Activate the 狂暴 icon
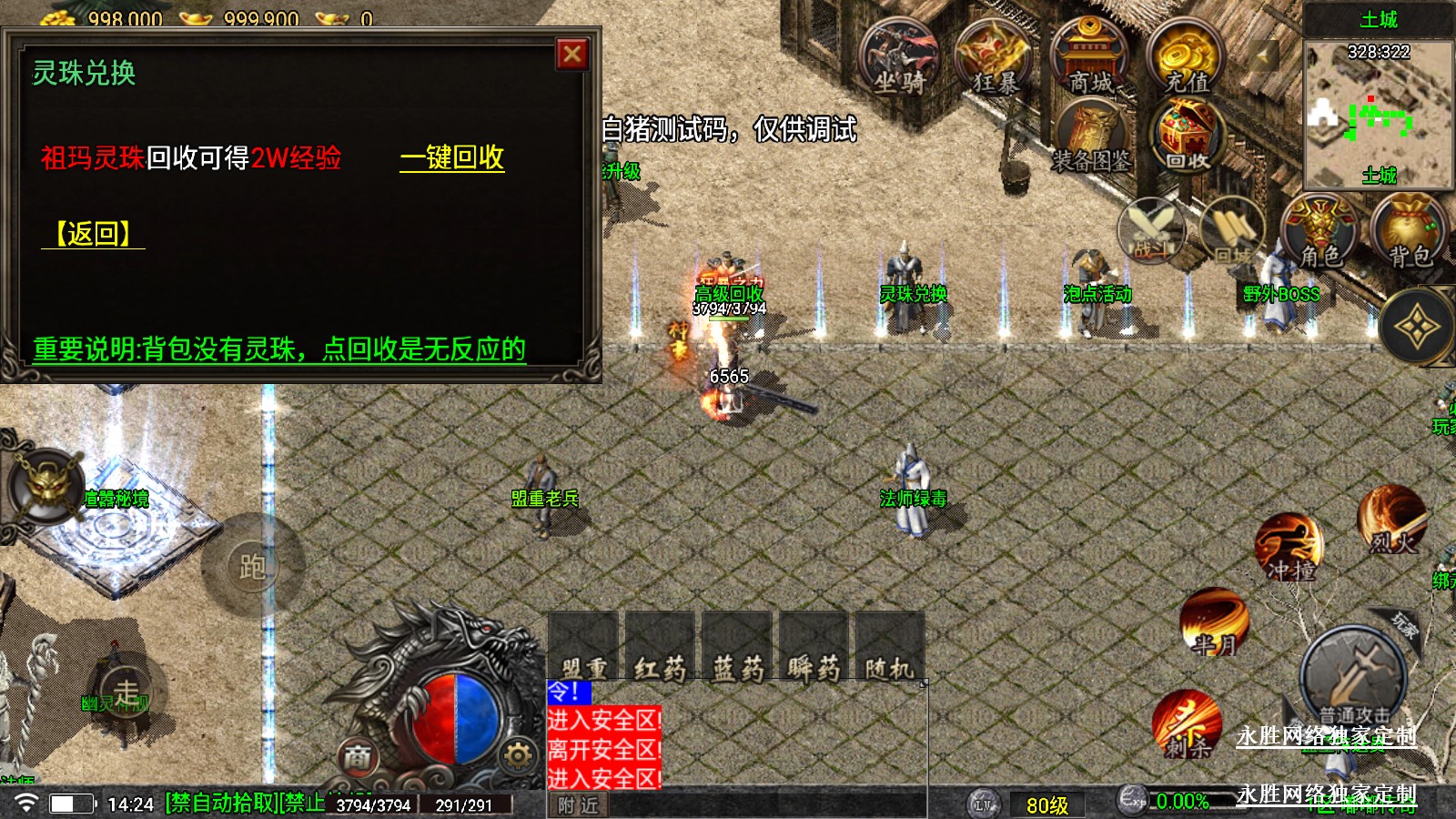This screenshot has height=819, width=1456. (x=995, y=59)
